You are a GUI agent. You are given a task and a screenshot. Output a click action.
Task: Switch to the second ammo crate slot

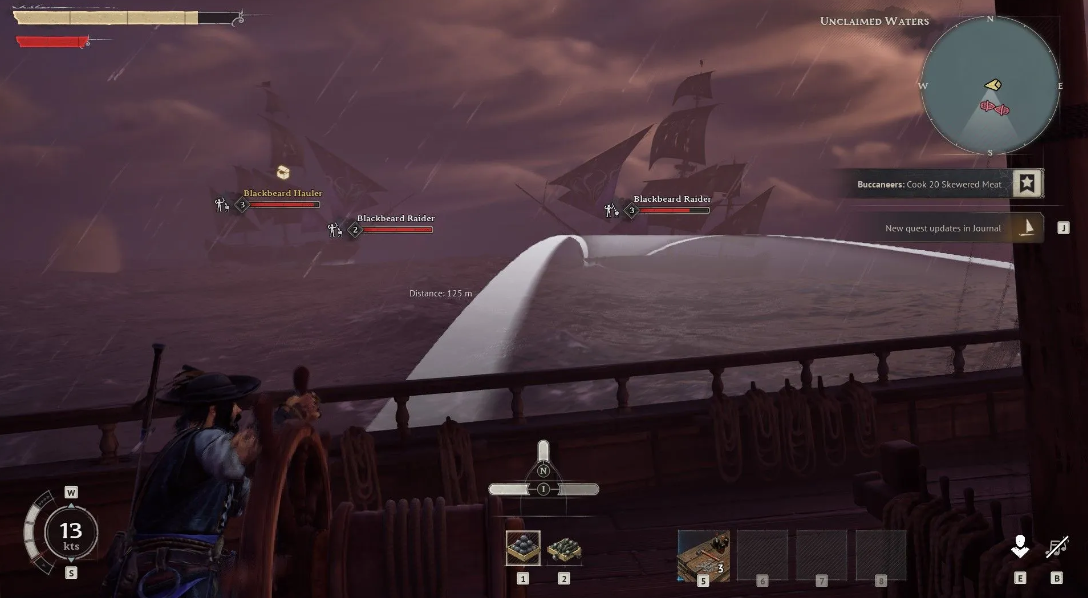(564, 548)
